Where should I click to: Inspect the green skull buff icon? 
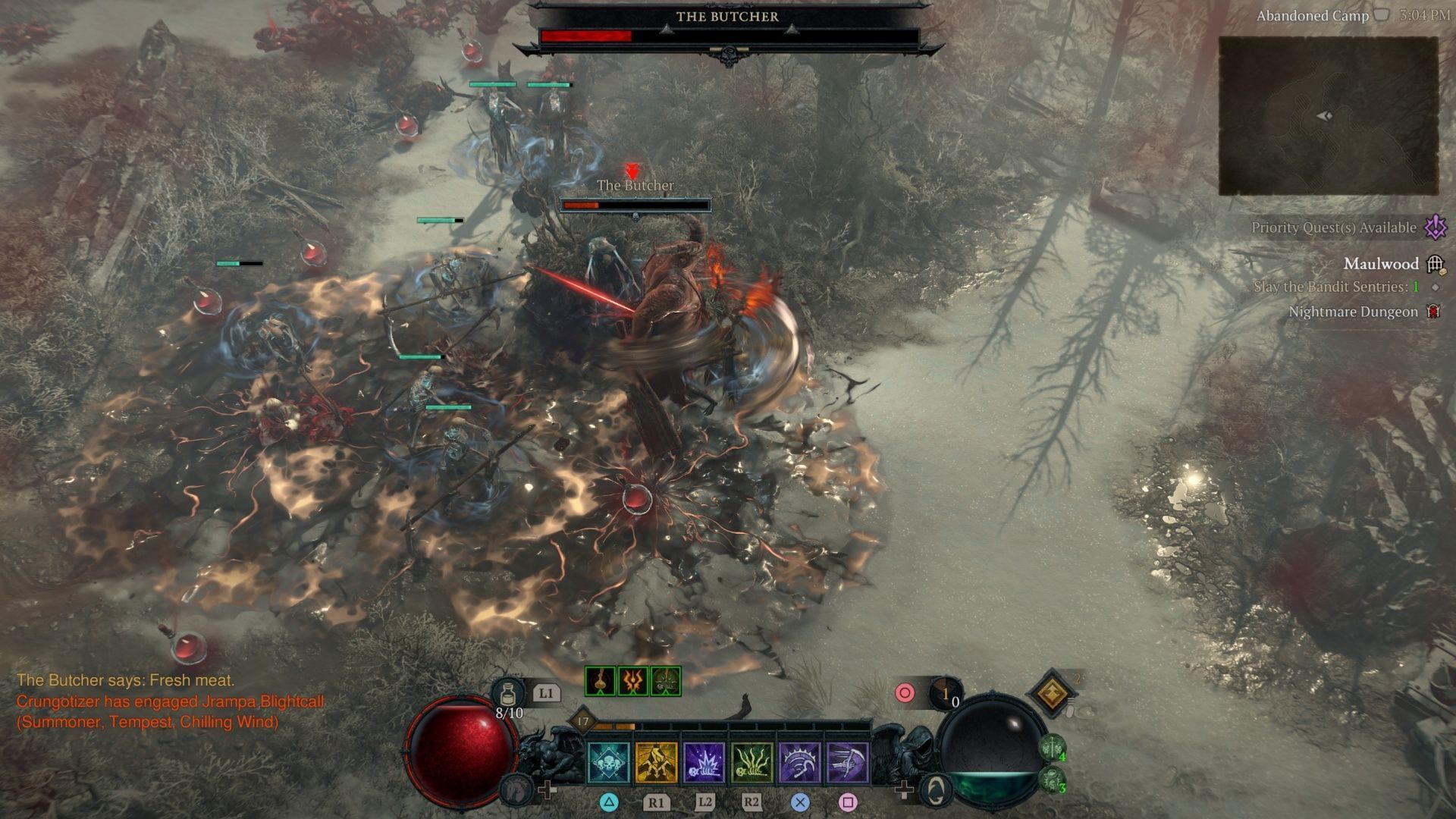point(665,682)
